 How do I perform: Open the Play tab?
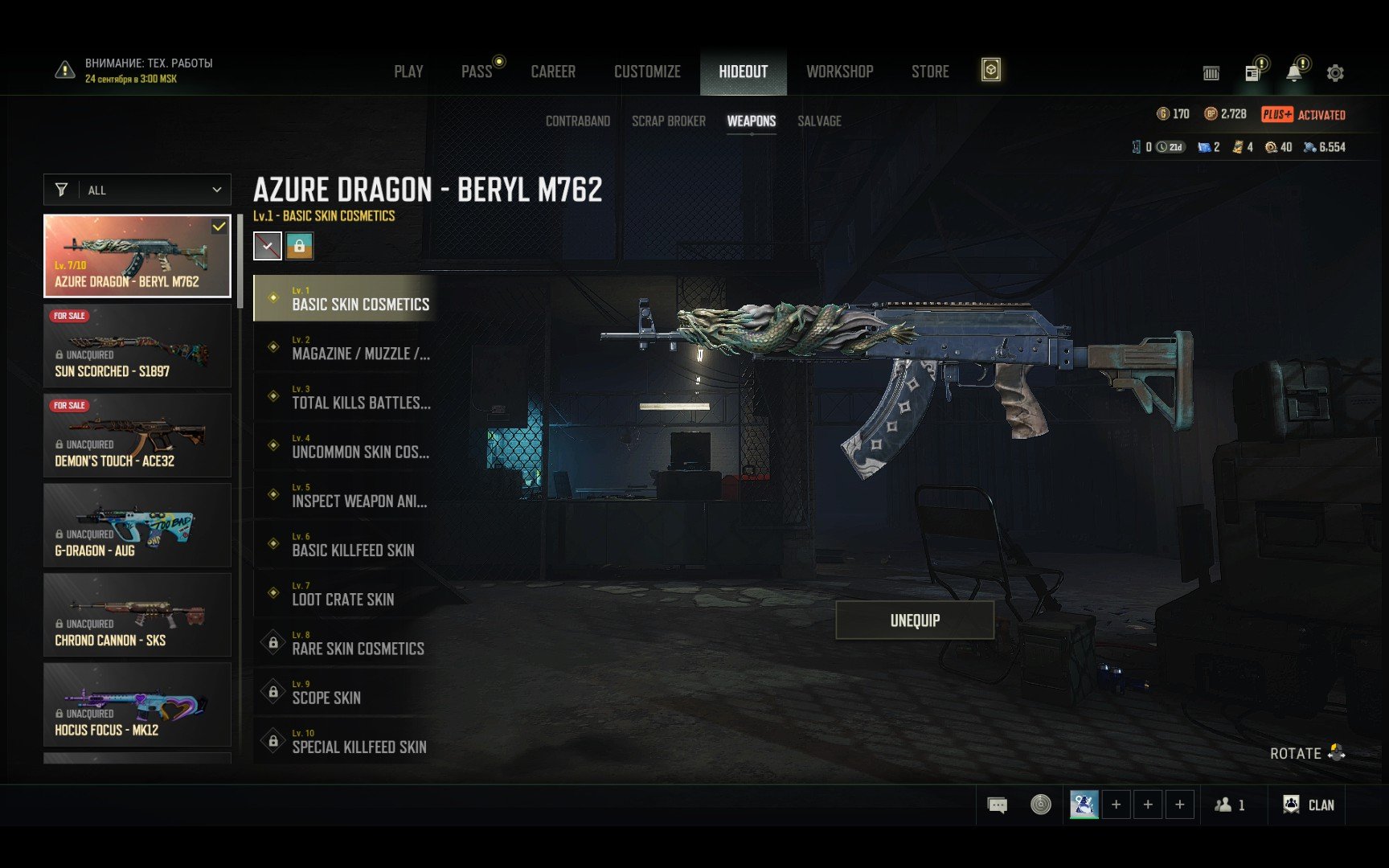pyautogui.click(x=408, y=72)
